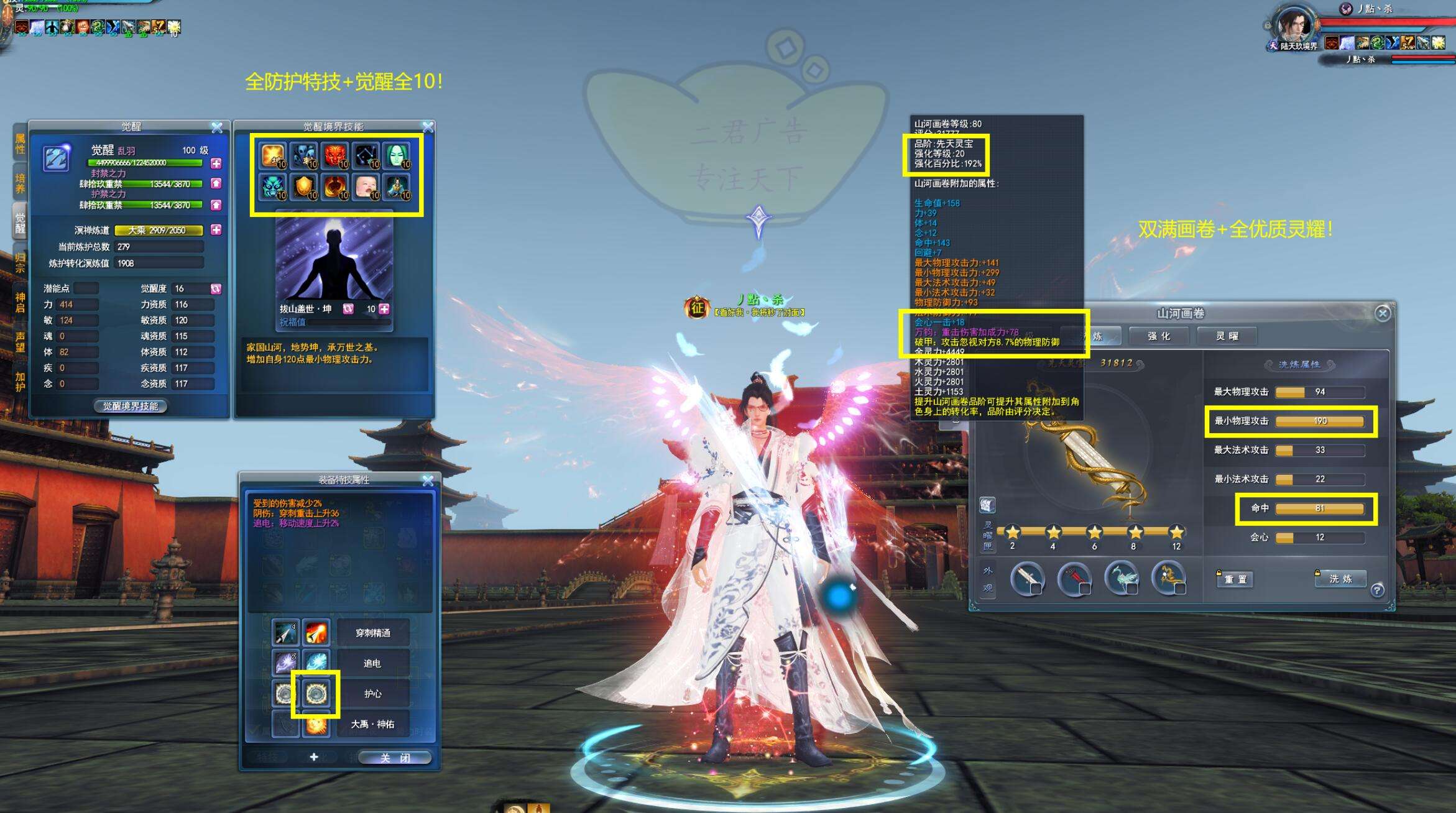Select the green-haired woman awakening skill
Image resolution: width=1456 pixels, height=813 pixels.
click(397, 155)
